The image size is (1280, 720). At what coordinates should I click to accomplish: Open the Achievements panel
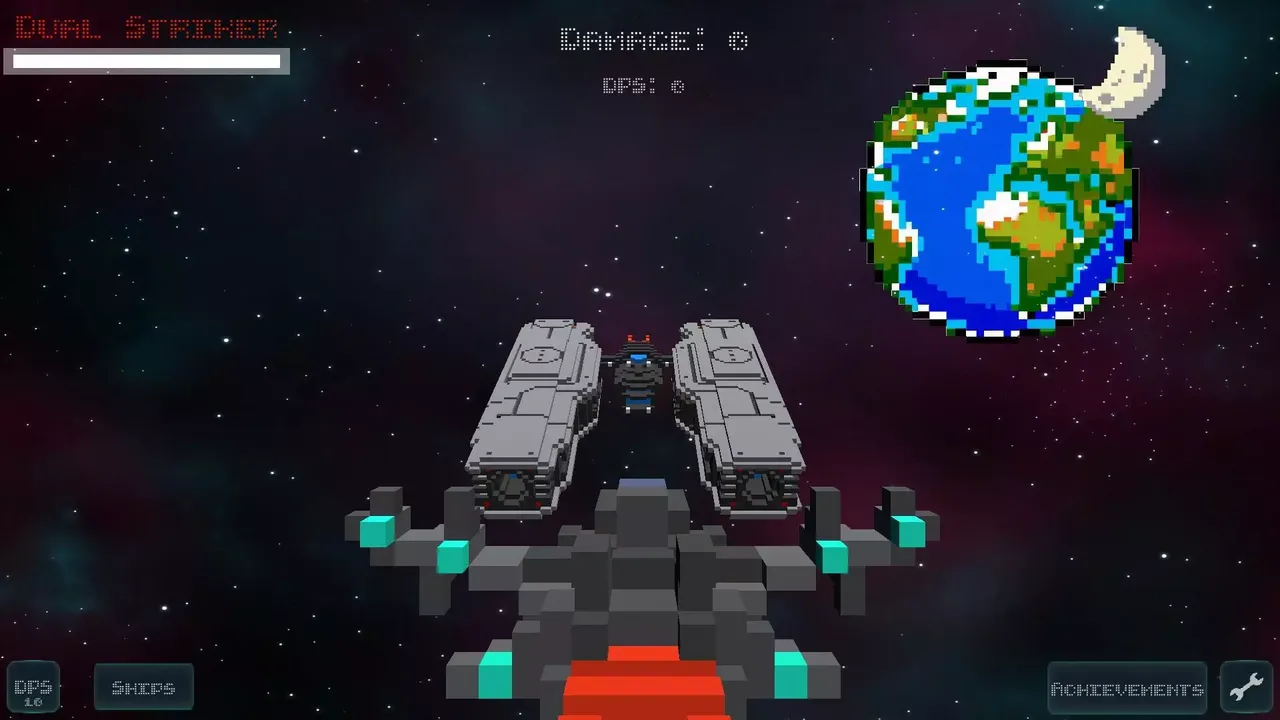pyautogui.click(x=1126, y=688)
